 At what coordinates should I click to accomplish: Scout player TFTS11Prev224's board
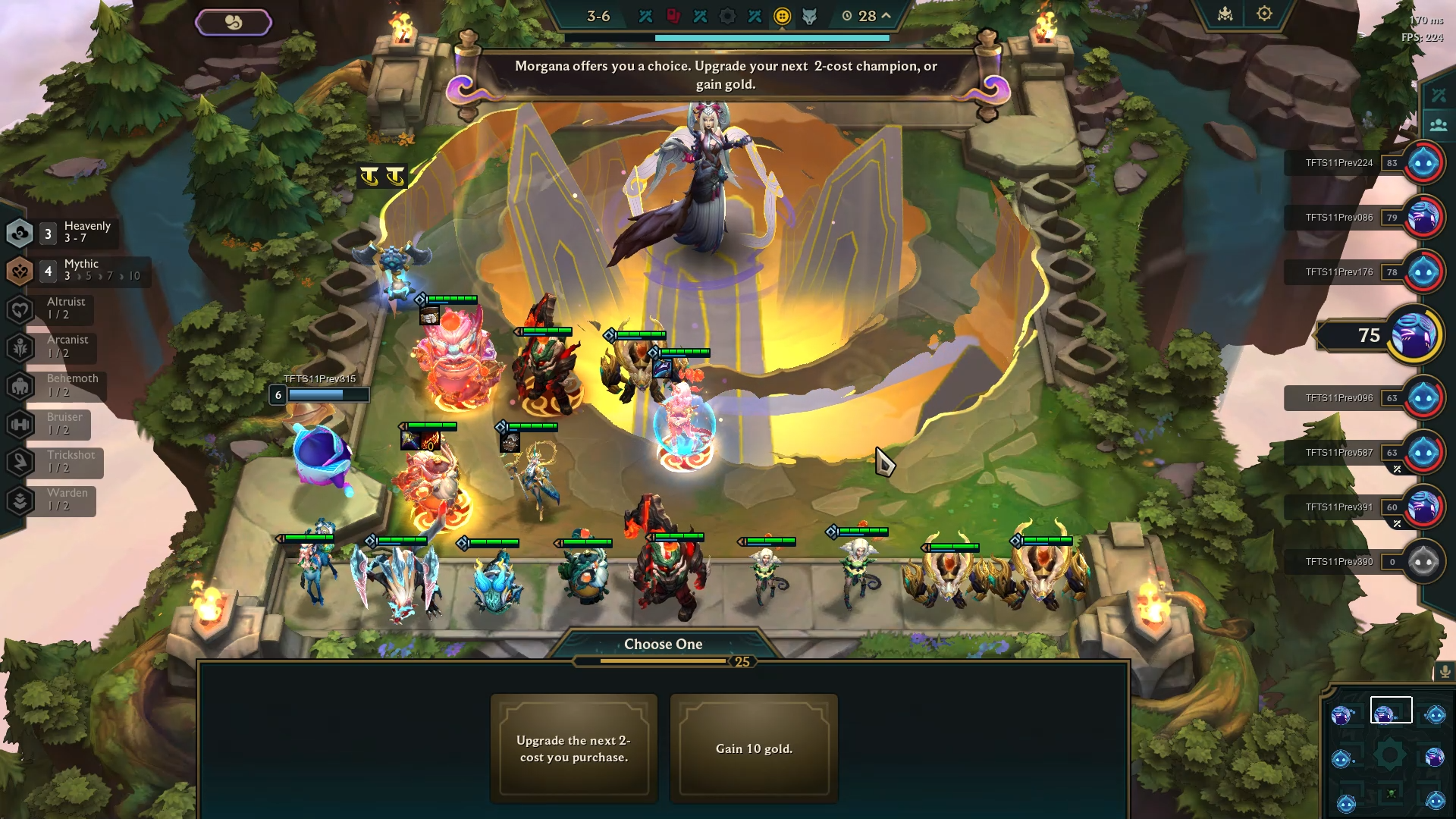pyautogui.click(x=1424, y=162)
